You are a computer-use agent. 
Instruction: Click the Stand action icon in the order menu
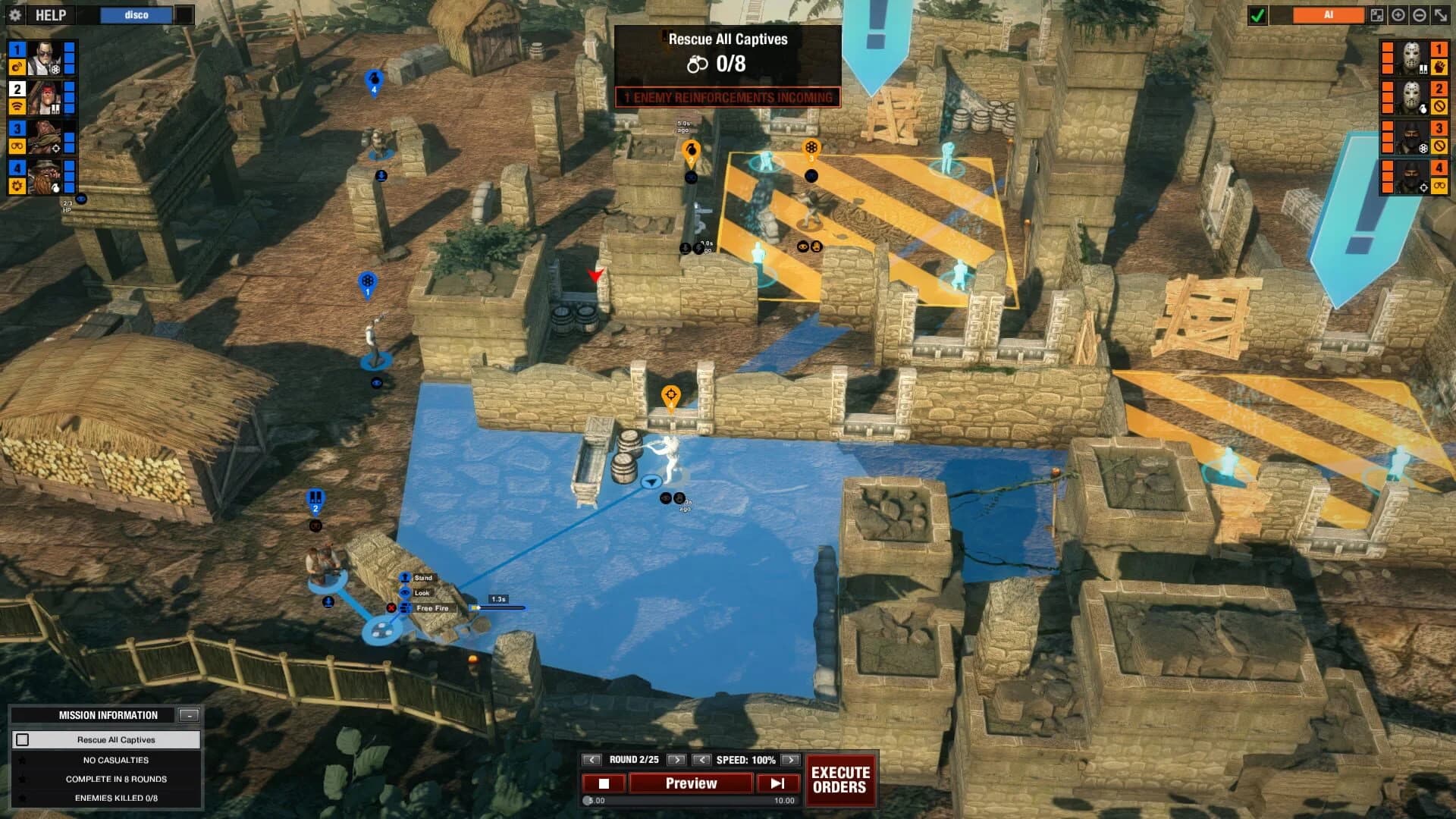(x=405, y=578)
